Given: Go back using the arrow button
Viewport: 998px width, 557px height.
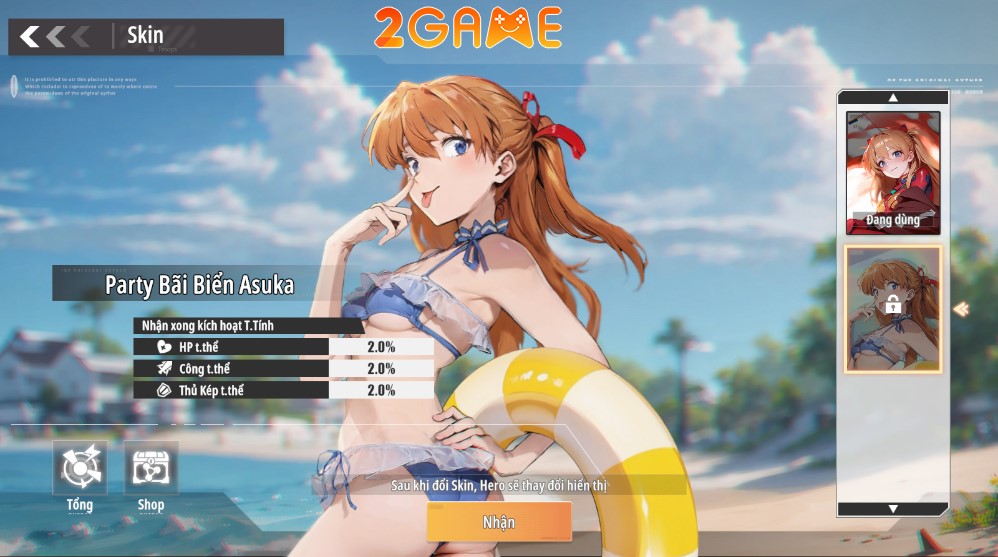Looking at the screenshot, I should pyautogui.click(x=31, y=37).
